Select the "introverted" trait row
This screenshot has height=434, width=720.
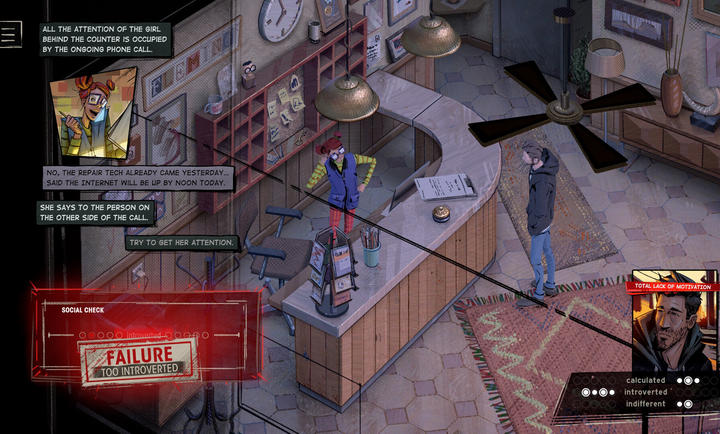pyautogui.click(x=645, y=392)
